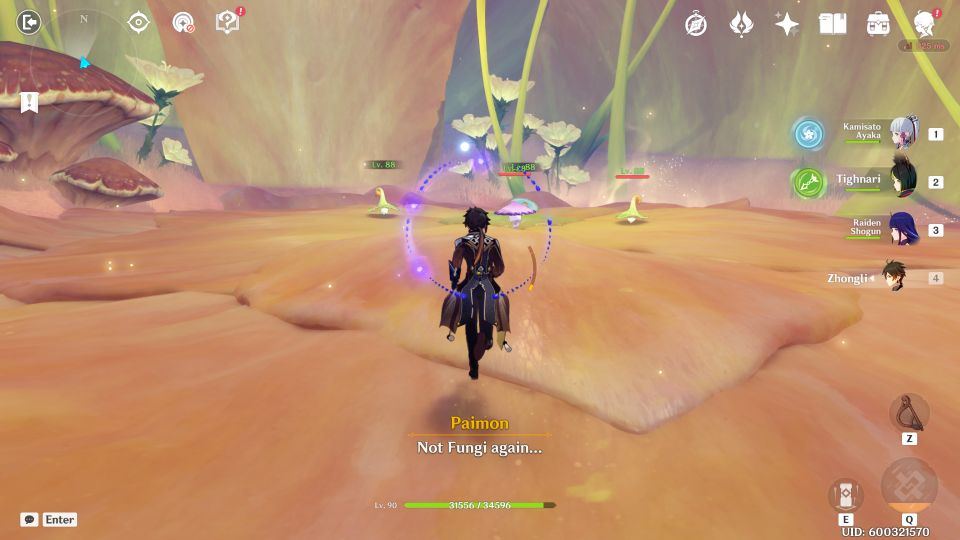Image resolution: width=960 pixels, height=540 pixels.
Task: Open the Paimon menu icon
Action: coord(924,23)
